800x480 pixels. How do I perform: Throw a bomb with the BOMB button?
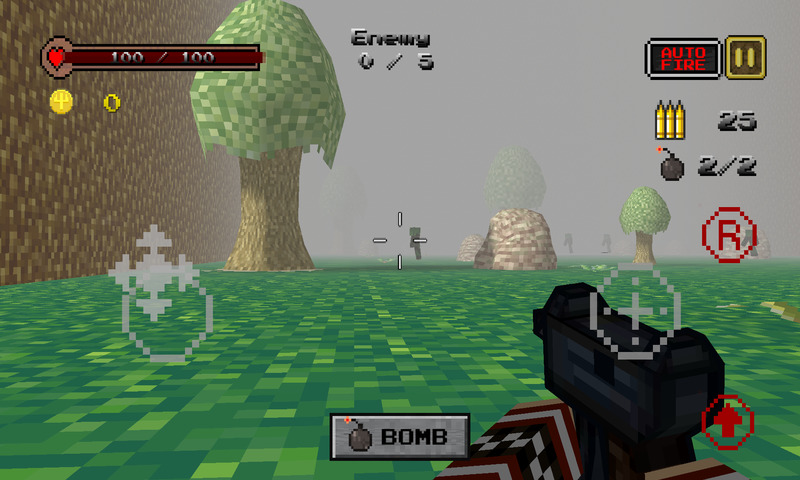(400, 436)
